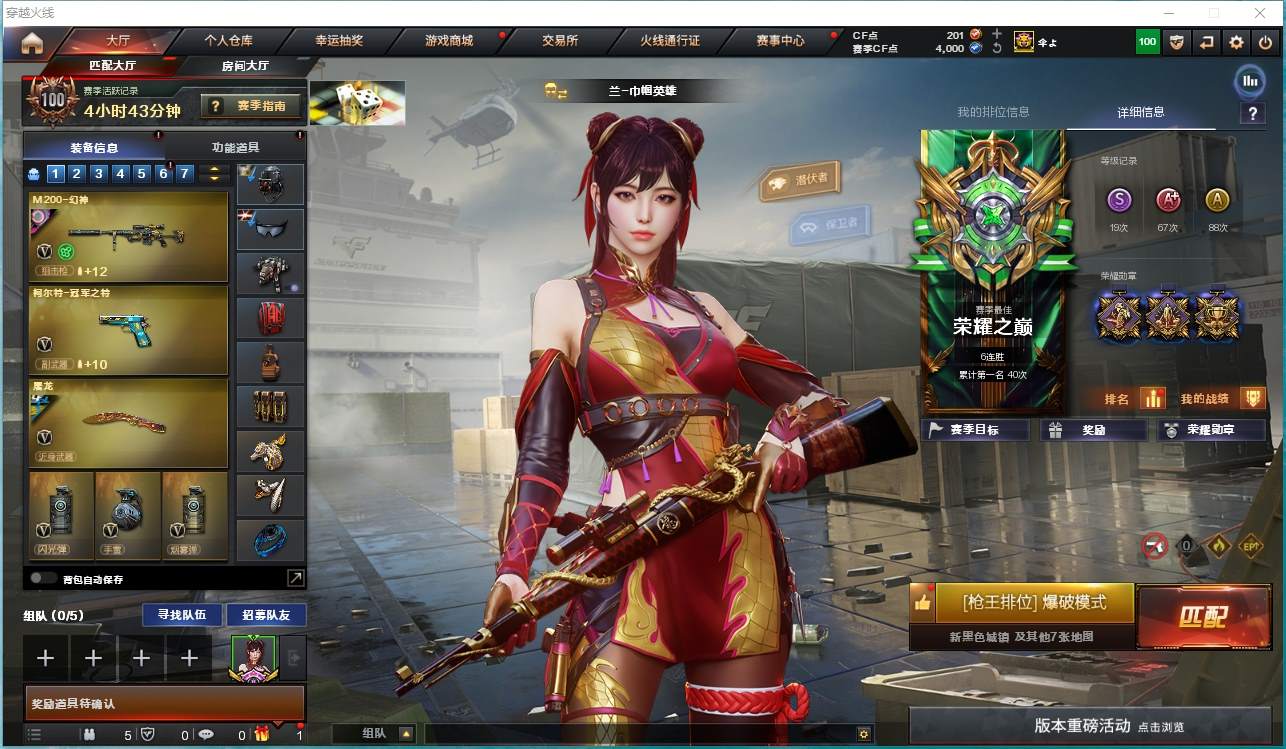Screen dimensions: 1286x749
Task: Open the 游戏商城 shop
Action: tap(449, 41)
